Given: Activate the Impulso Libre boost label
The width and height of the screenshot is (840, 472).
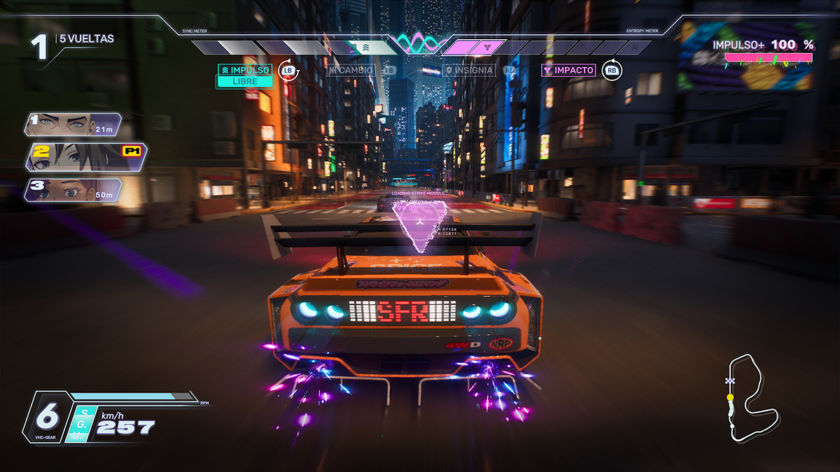Looking at the screenshot, I should coord(245,75).
